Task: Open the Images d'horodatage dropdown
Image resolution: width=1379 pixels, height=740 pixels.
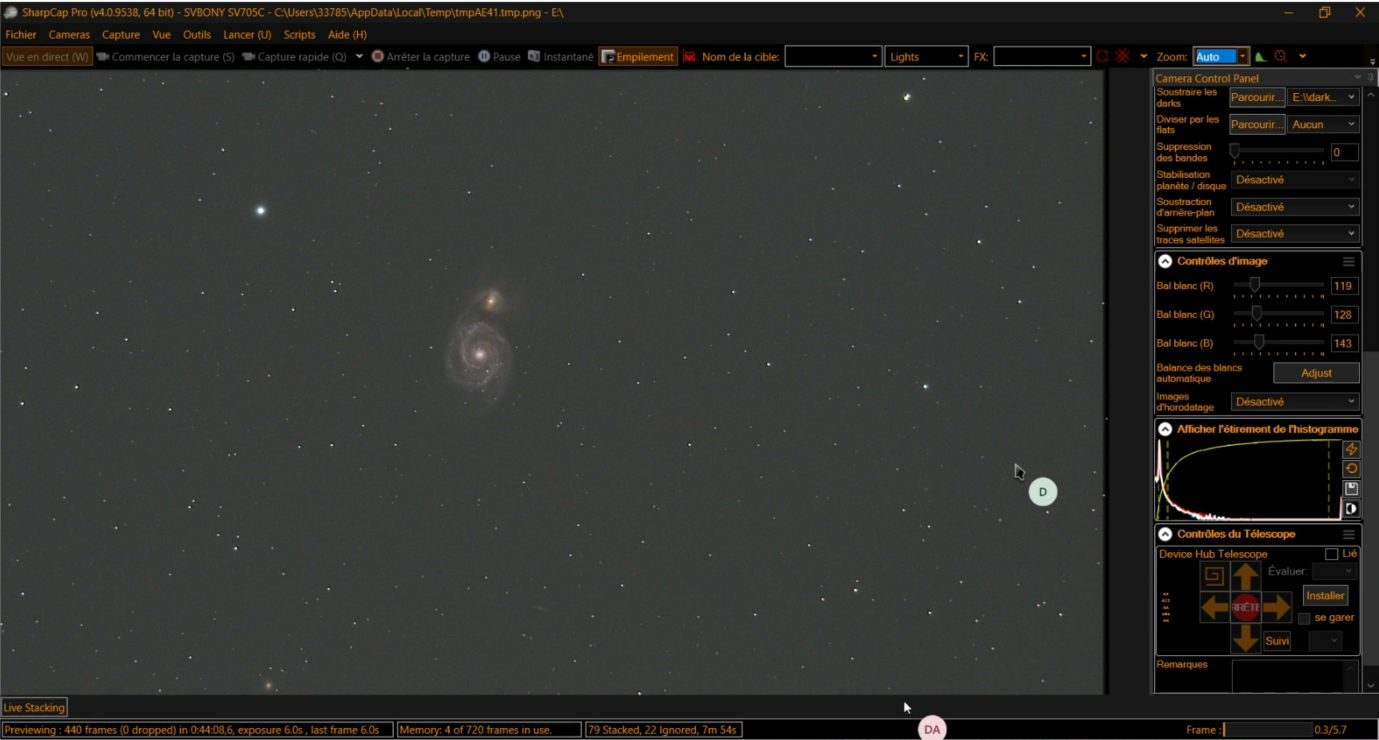Action: point(1295,402)
